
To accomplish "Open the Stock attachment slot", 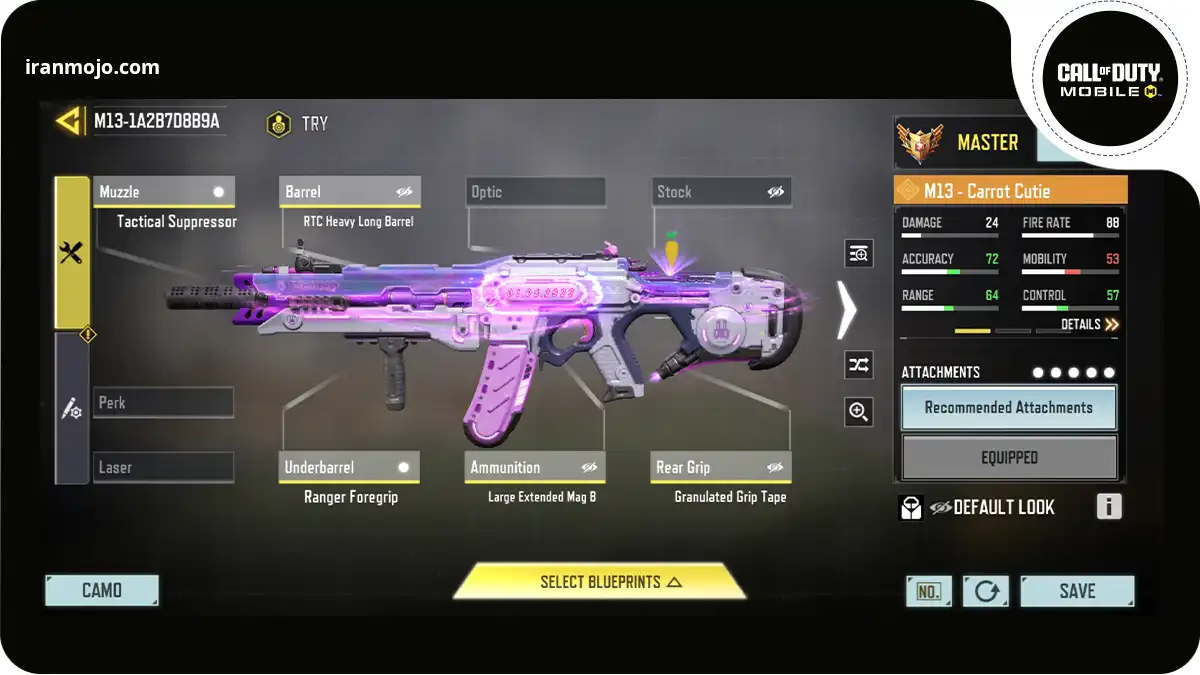I will (722, 192).
